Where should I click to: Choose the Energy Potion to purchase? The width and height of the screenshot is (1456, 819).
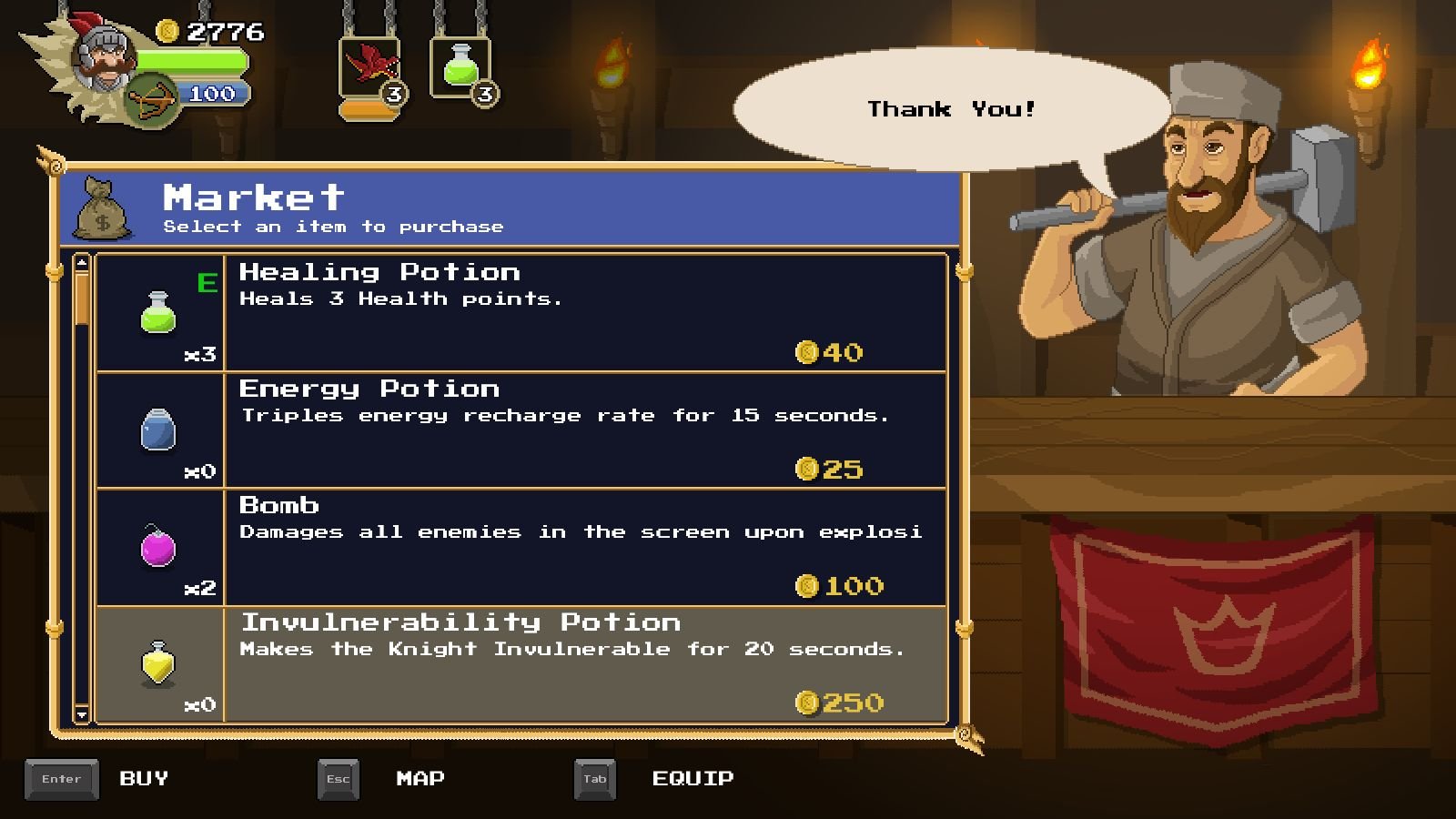(521, 430)
